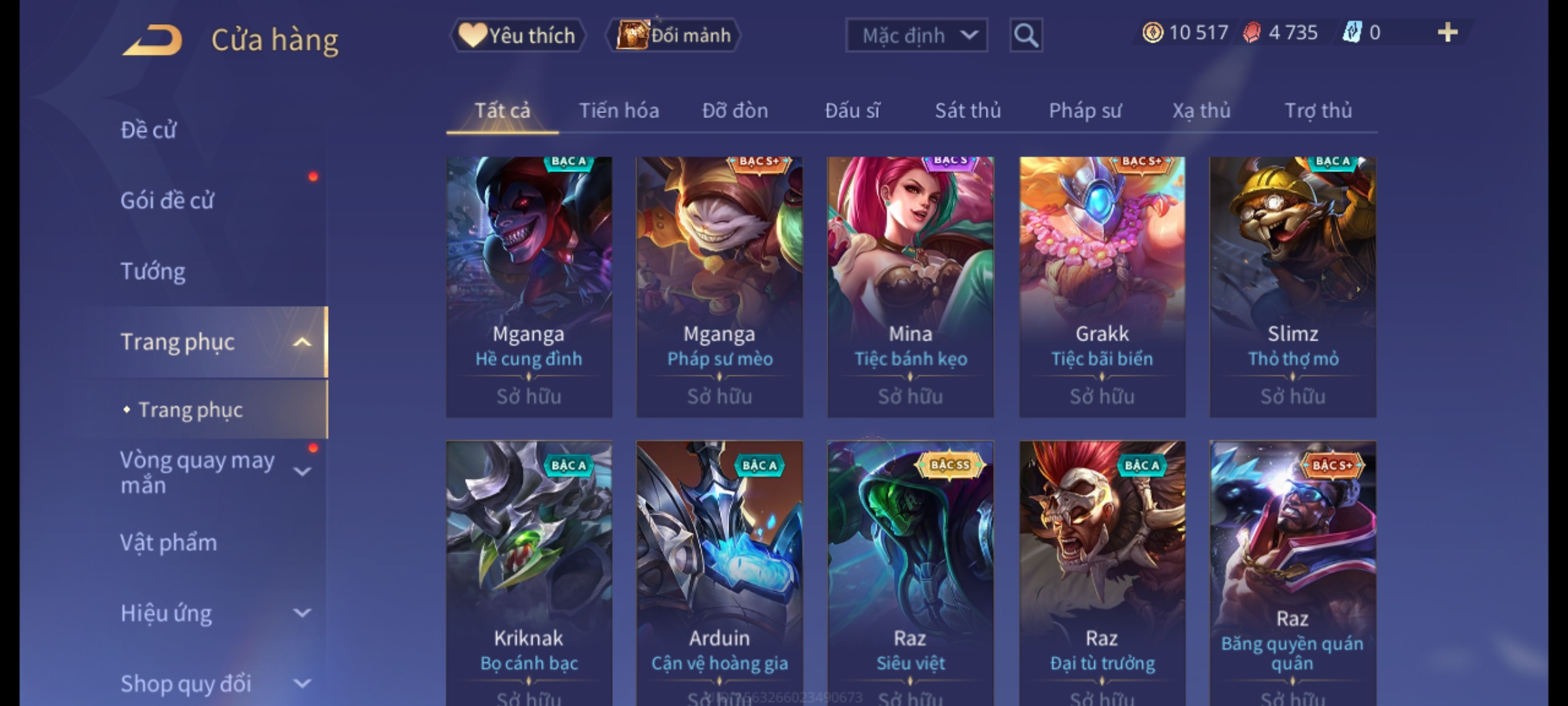Filter skins by Pháp sư

[1085, 110]
